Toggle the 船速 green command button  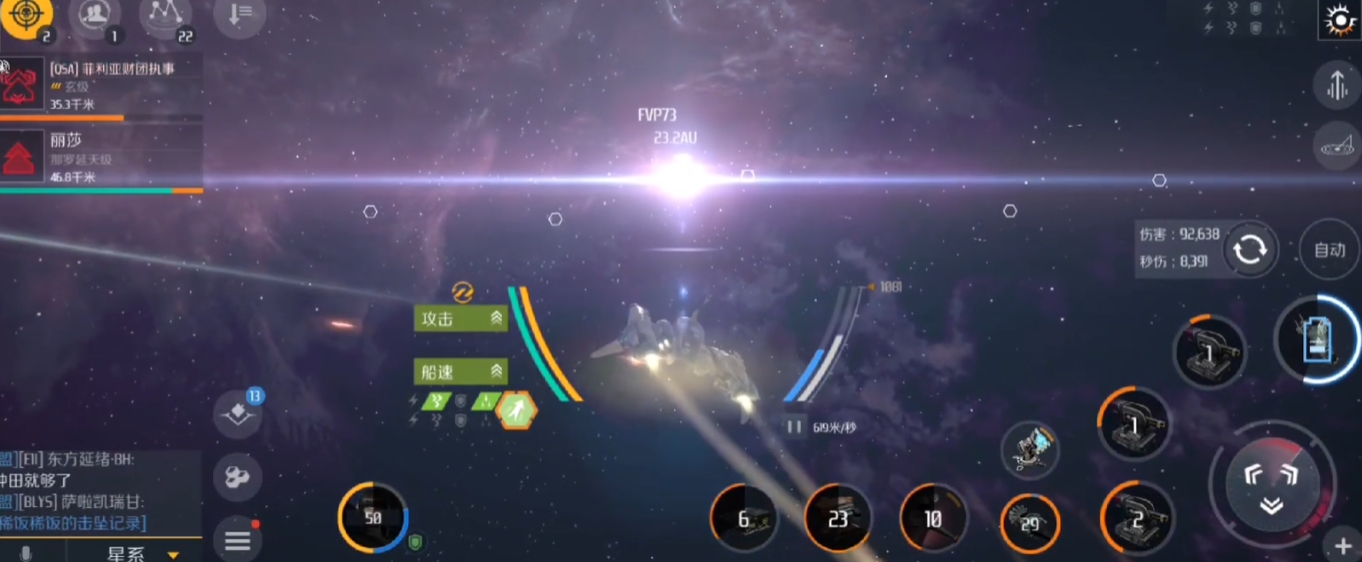[461, 371]
